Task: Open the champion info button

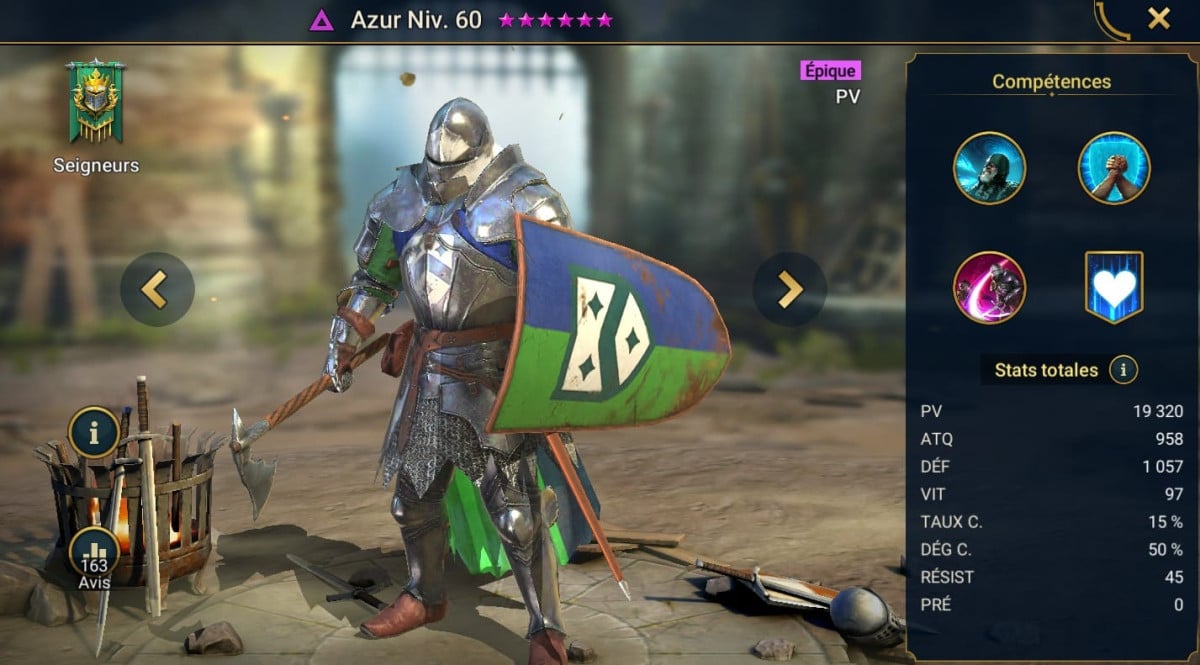Action: [94, 432]
